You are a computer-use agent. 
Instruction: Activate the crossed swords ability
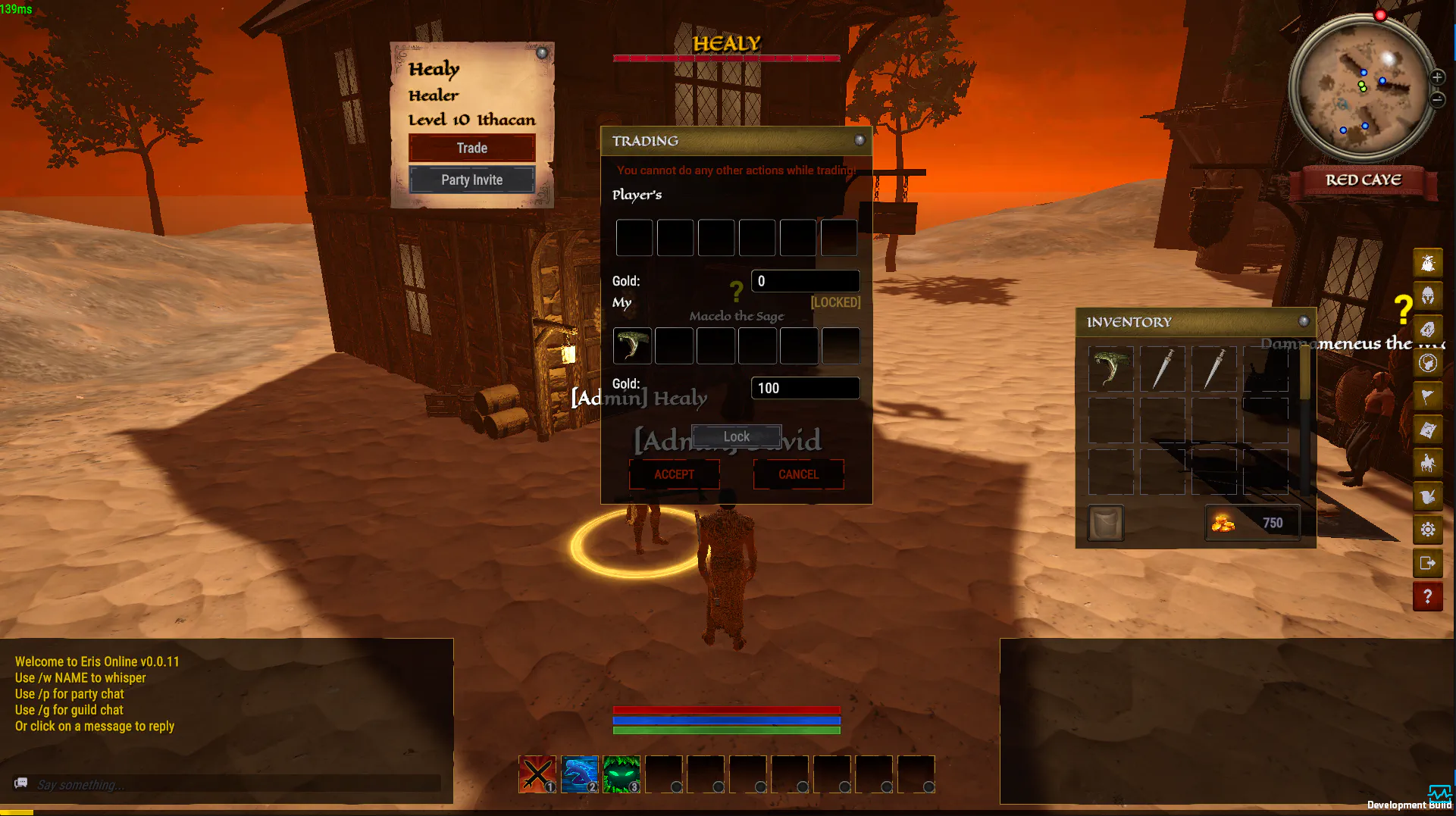537,774
